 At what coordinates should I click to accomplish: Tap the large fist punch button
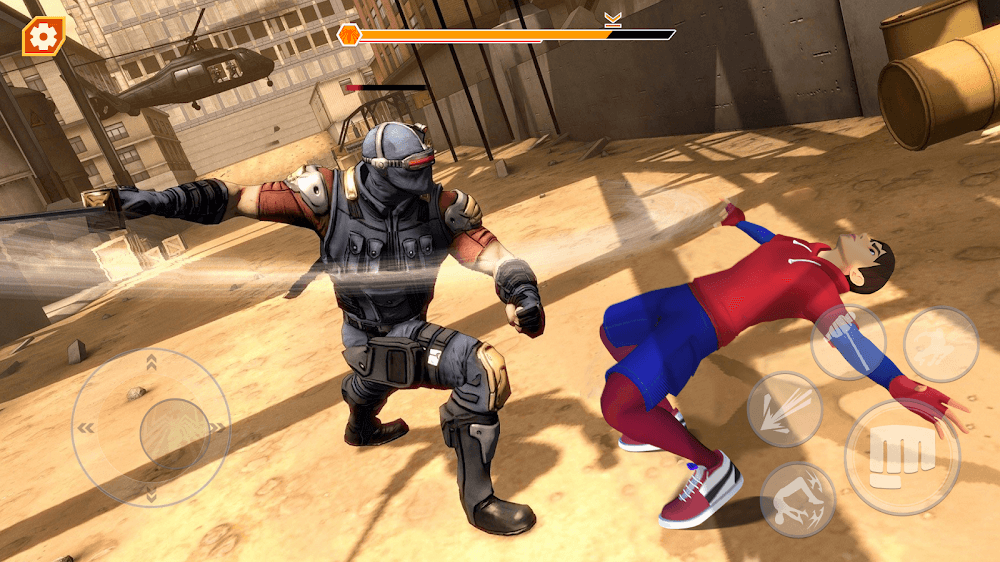click(901, 456)
